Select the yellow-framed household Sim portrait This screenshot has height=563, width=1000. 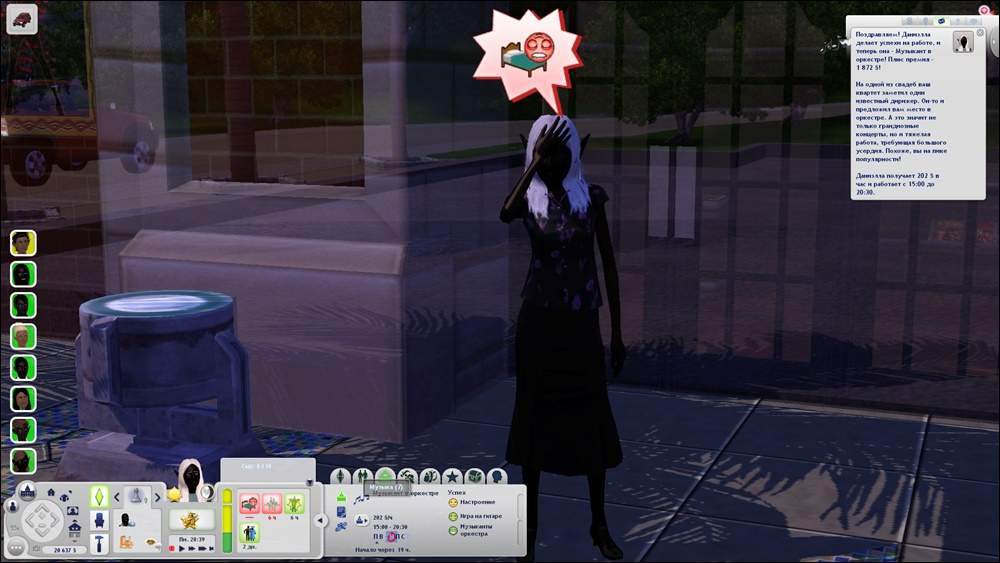(23, 243)
